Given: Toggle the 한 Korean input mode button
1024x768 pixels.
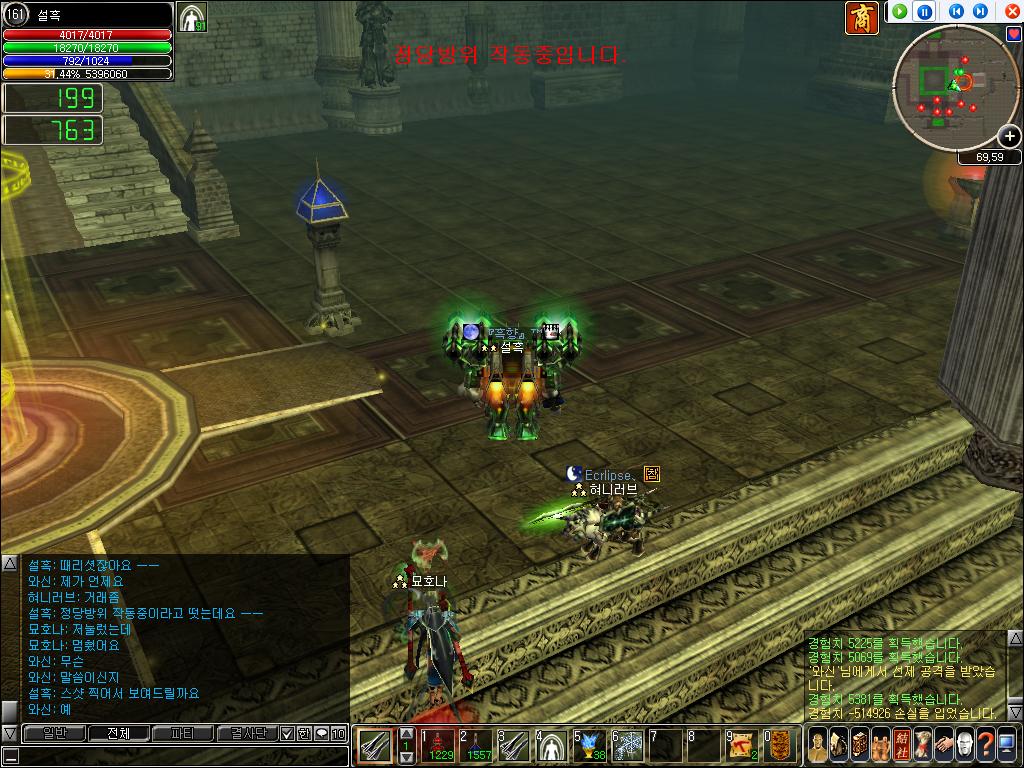Looking at the screenshot, I should coord(304,733).
